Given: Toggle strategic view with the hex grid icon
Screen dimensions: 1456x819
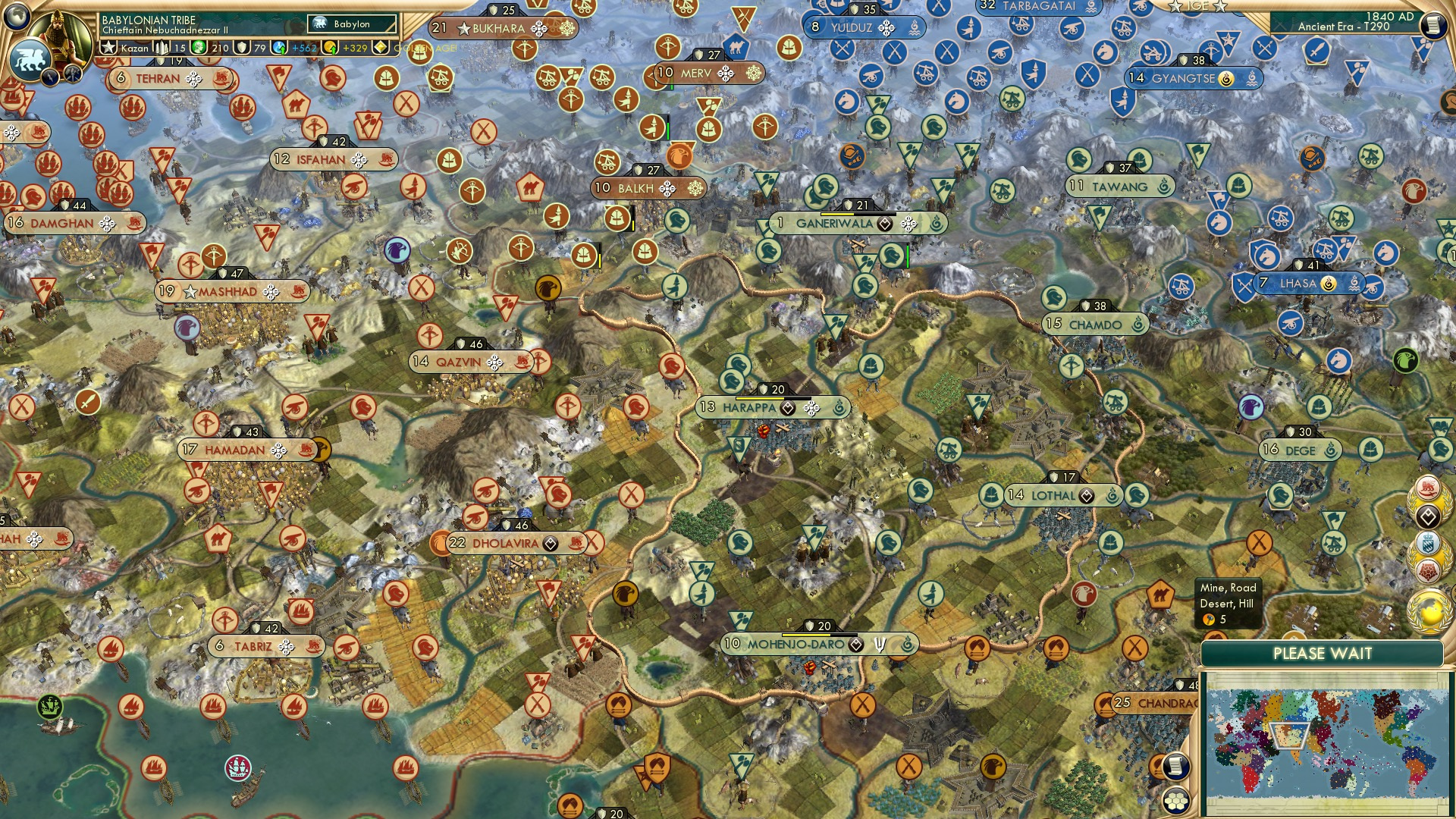Looking at the screenshot, I should tap(1175, 800).
